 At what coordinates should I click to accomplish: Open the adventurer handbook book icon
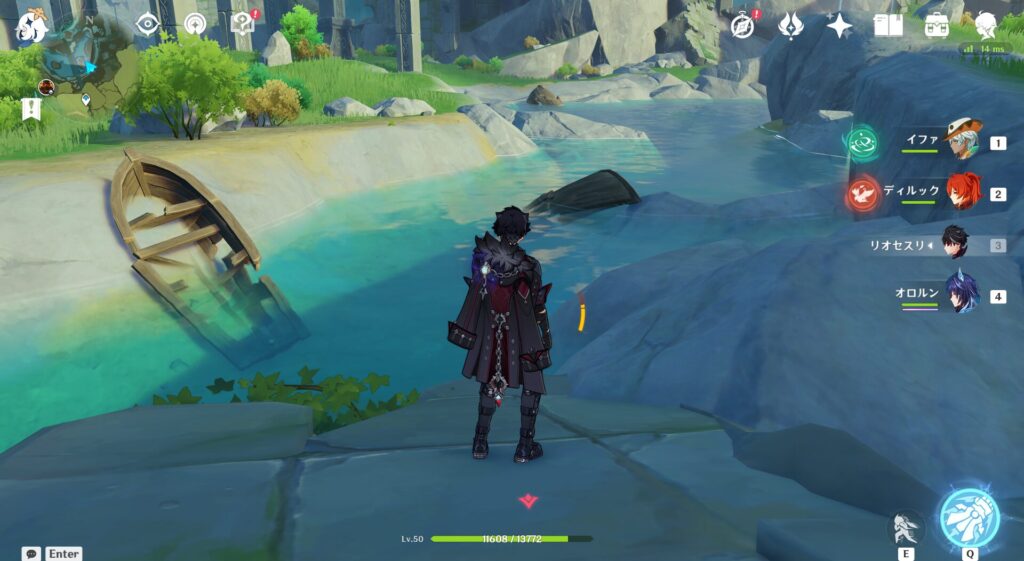pyautogui.click(x=888, y=25)
